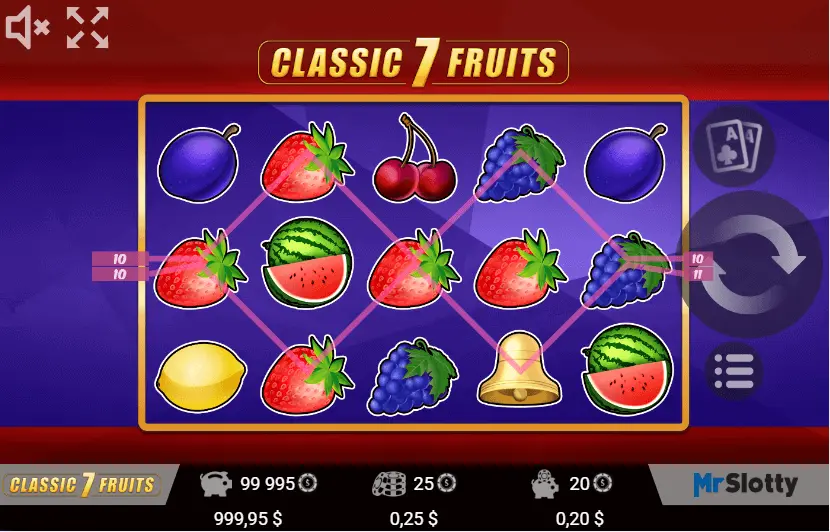This screenshot has height=532, width=830.
Task: Enter fullscreen with the expand arrows icon
Action: pyautogui.click(x=87, y=28)
